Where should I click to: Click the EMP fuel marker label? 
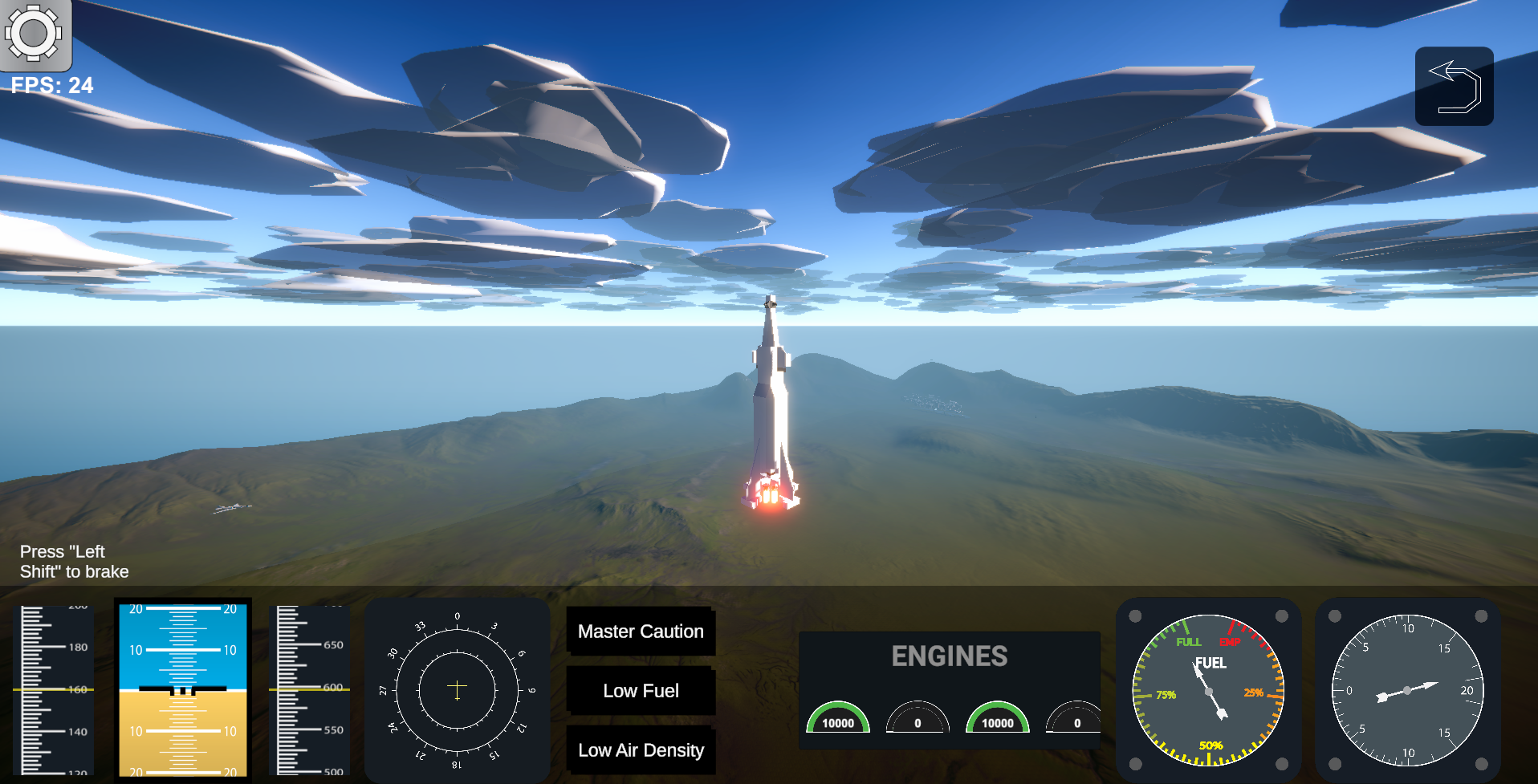click(1230, 641)
